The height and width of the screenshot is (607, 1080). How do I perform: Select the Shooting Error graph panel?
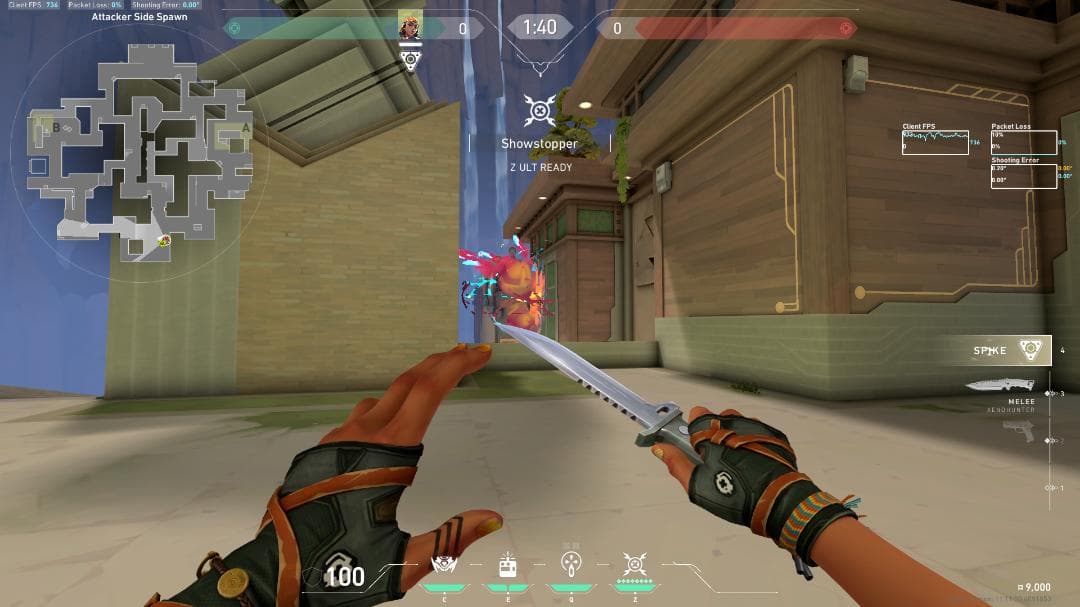tap(1023, 175)
